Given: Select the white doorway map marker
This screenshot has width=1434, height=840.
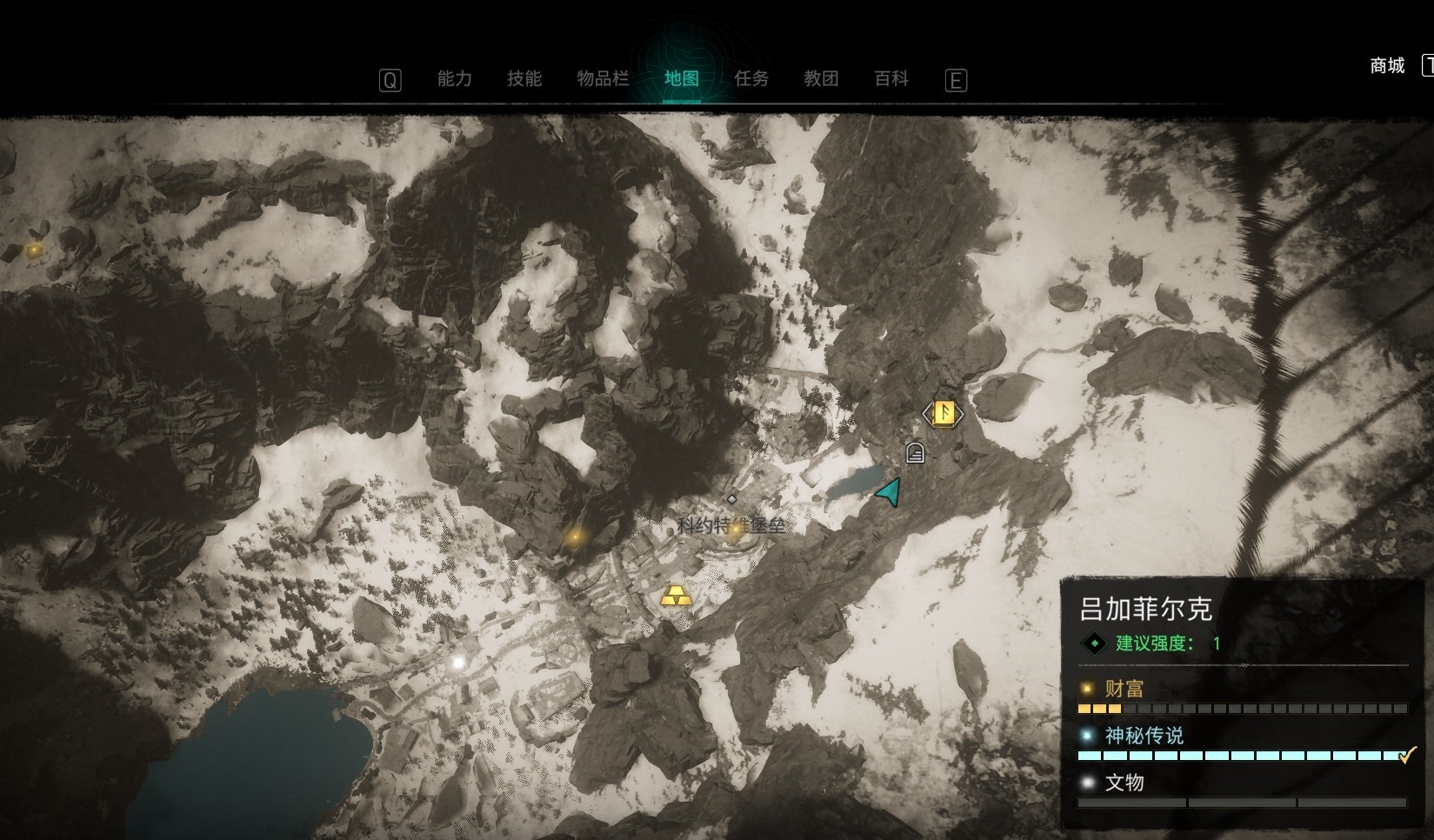Looking at the screenshot, I should coord(915,452).
